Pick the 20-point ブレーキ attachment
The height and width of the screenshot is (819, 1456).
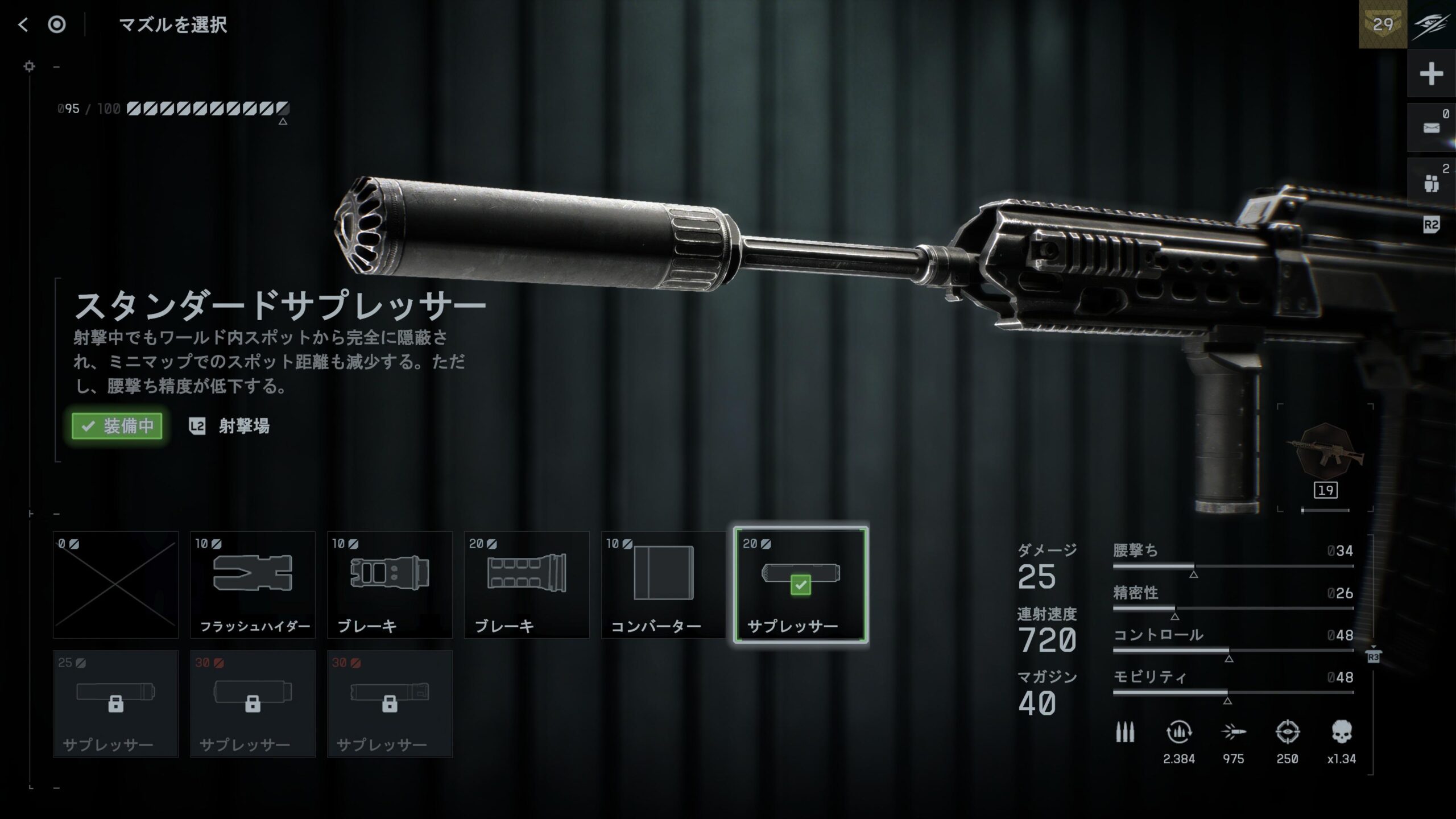pos(527,585)
